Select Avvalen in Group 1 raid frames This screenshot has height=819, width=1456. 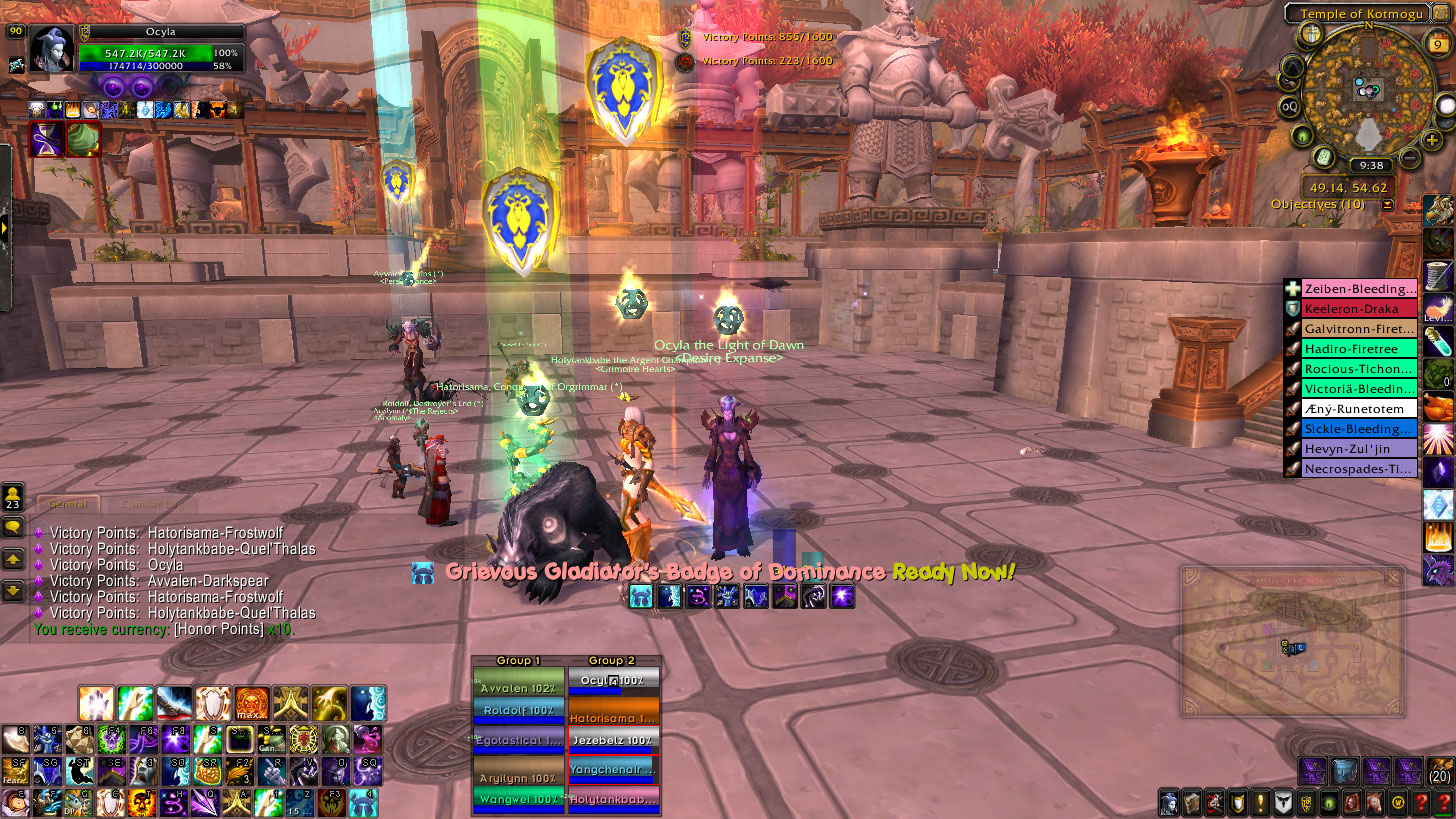click(x=517, y=687)
